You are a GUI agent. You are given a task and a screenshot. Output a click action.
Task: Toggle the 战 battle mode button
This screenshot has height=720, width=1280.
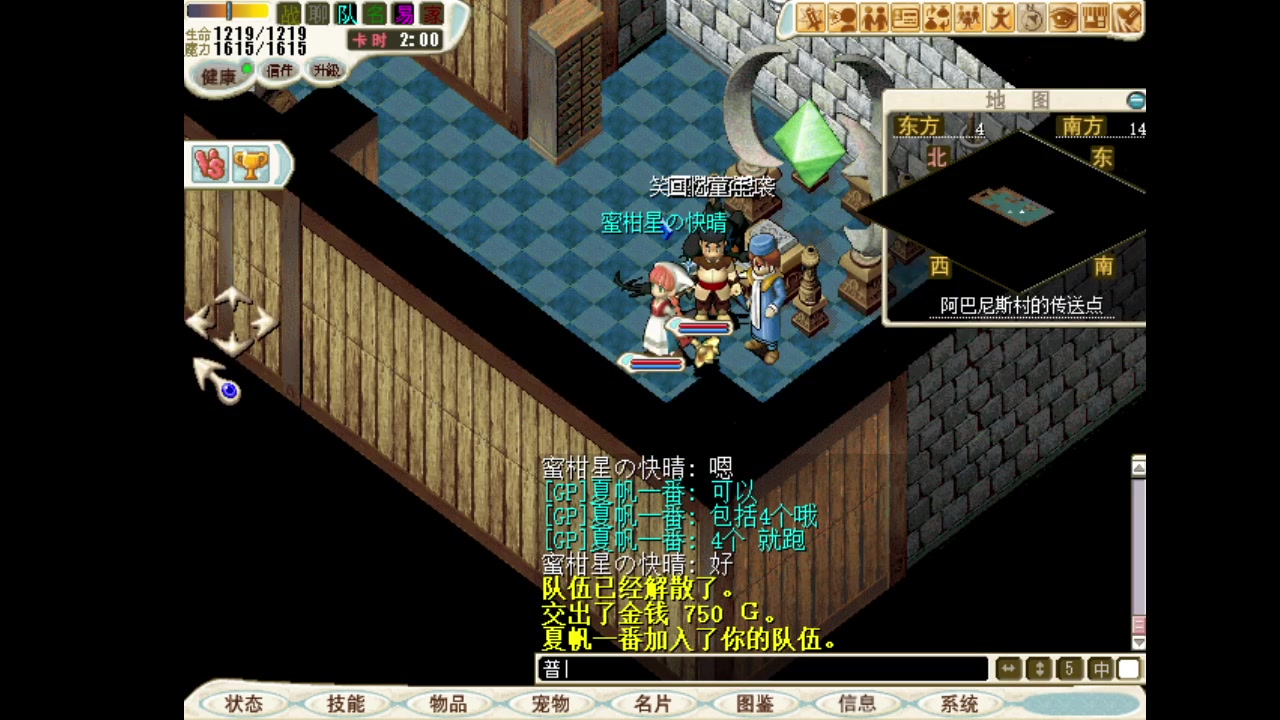(288, 14)
